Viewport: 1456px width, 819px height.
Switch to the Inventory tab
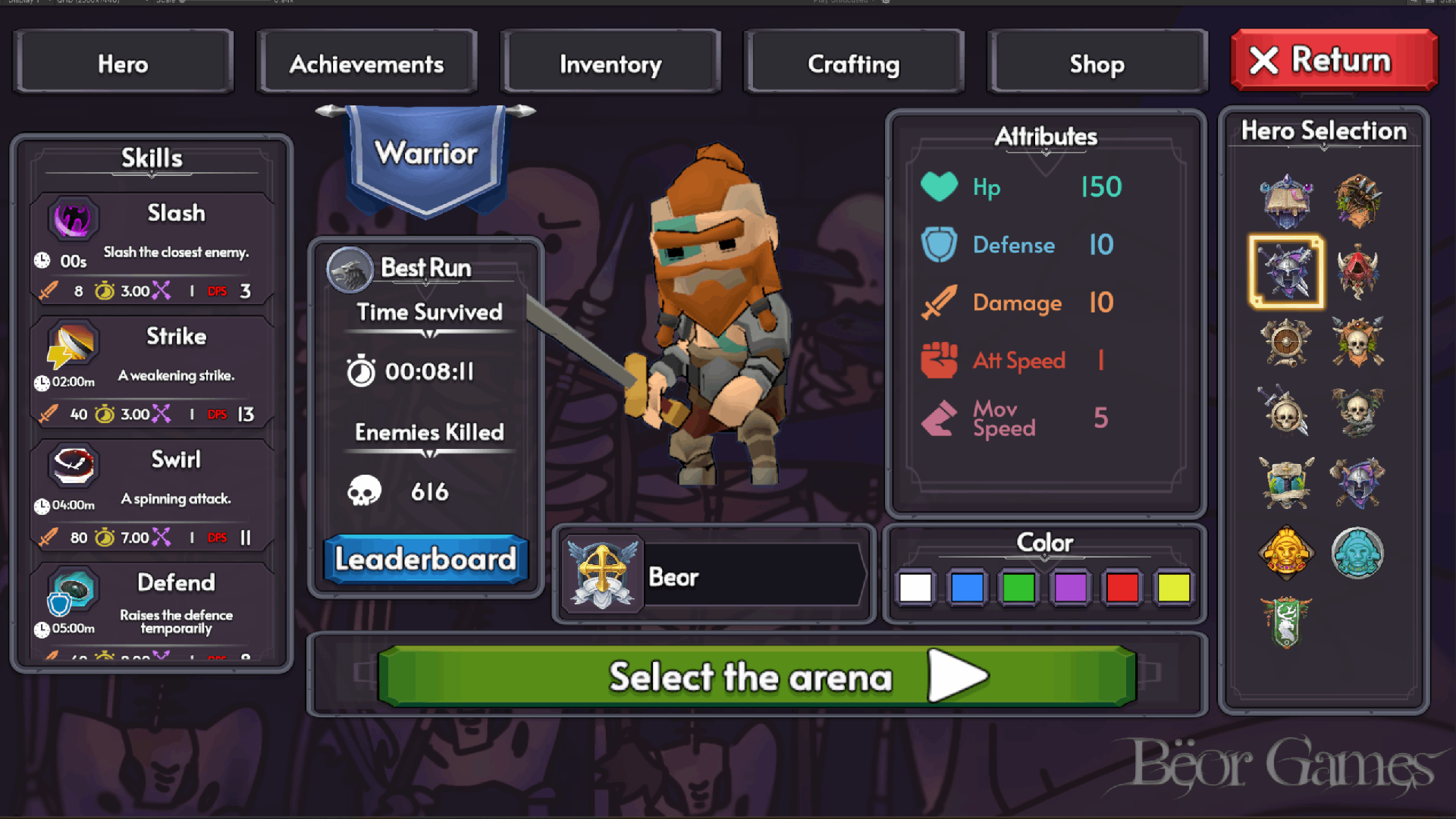(x=610, y=64)
